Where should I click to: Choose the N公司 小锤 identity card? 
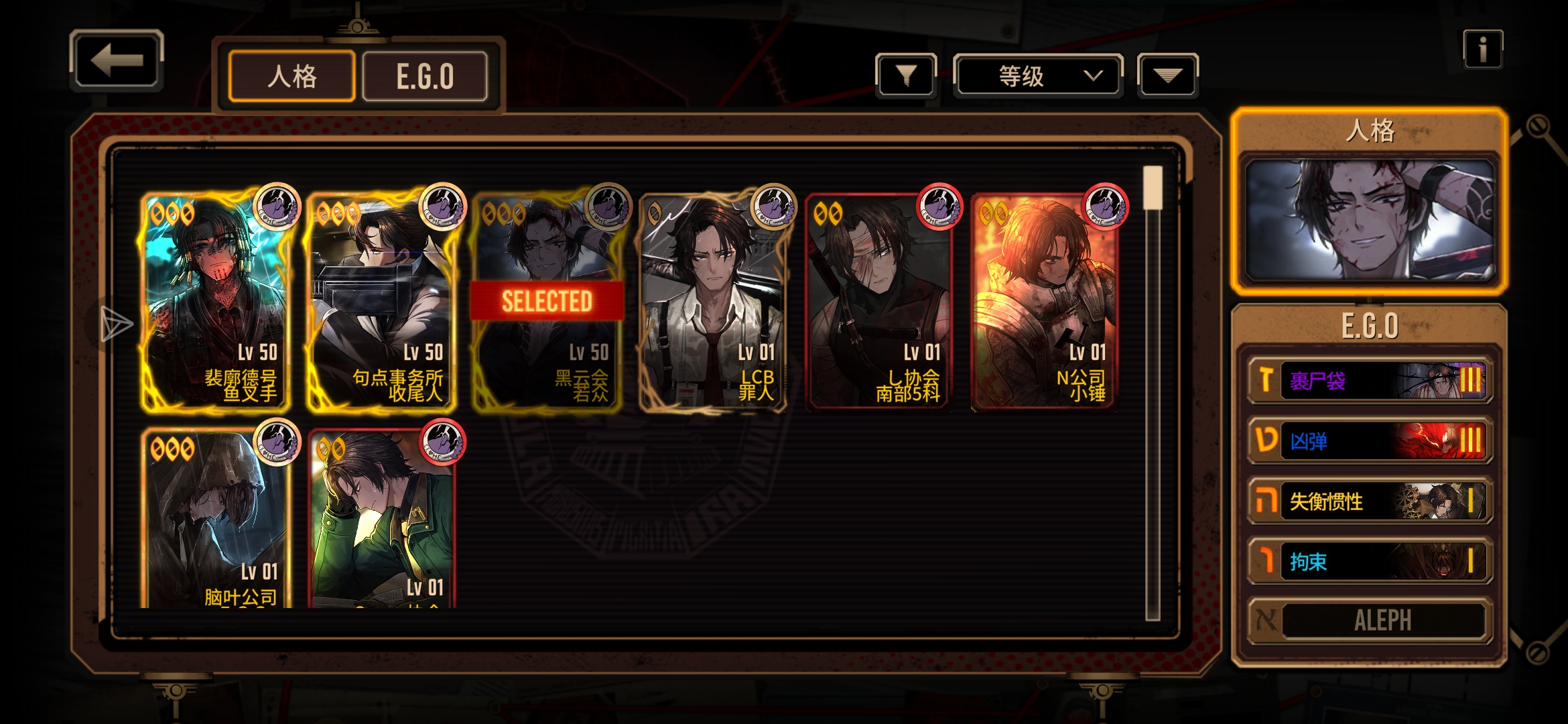pyautogui.click(x=1044, y=302)
